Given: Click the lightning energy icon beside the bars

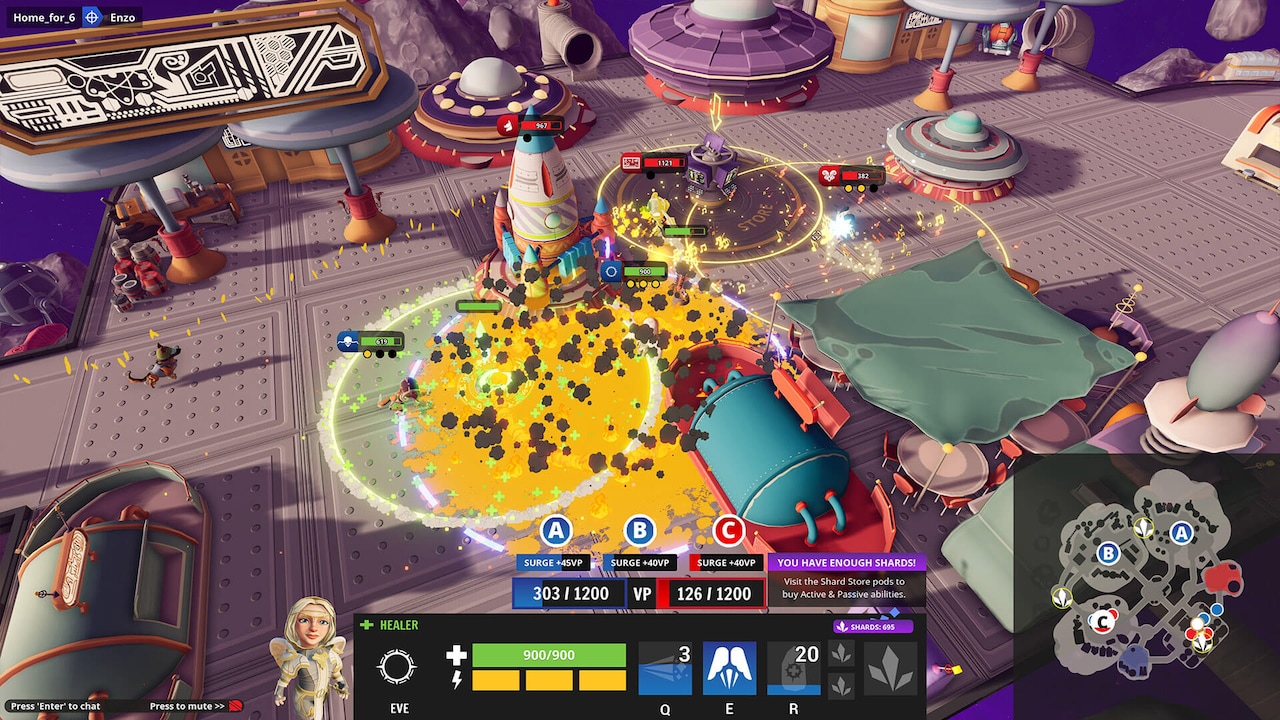Looking at the screenshot, I should coord(455,682).
